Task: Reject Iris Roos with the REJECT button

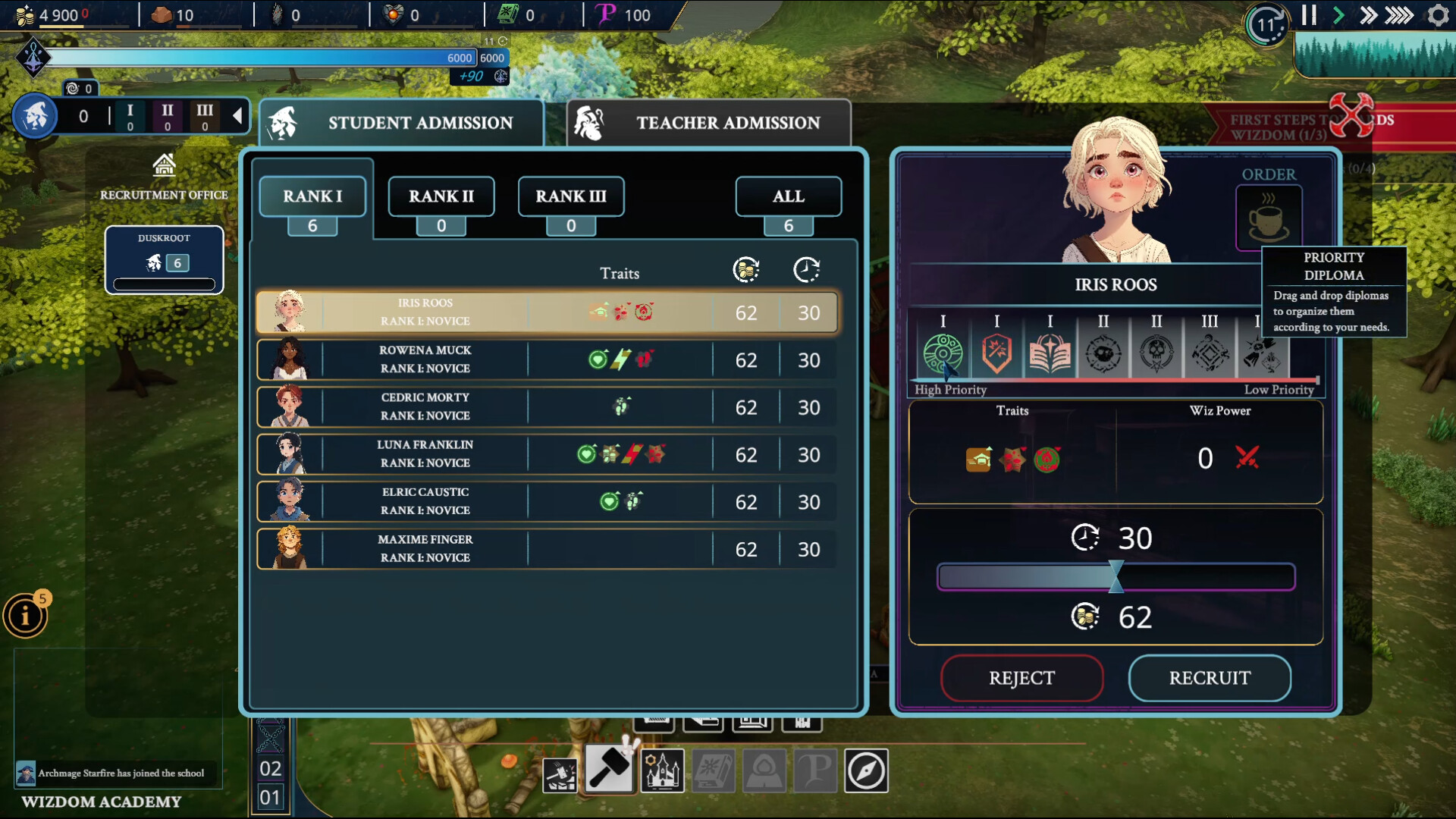Action: pyautogui.click(x=1022, y=679)
